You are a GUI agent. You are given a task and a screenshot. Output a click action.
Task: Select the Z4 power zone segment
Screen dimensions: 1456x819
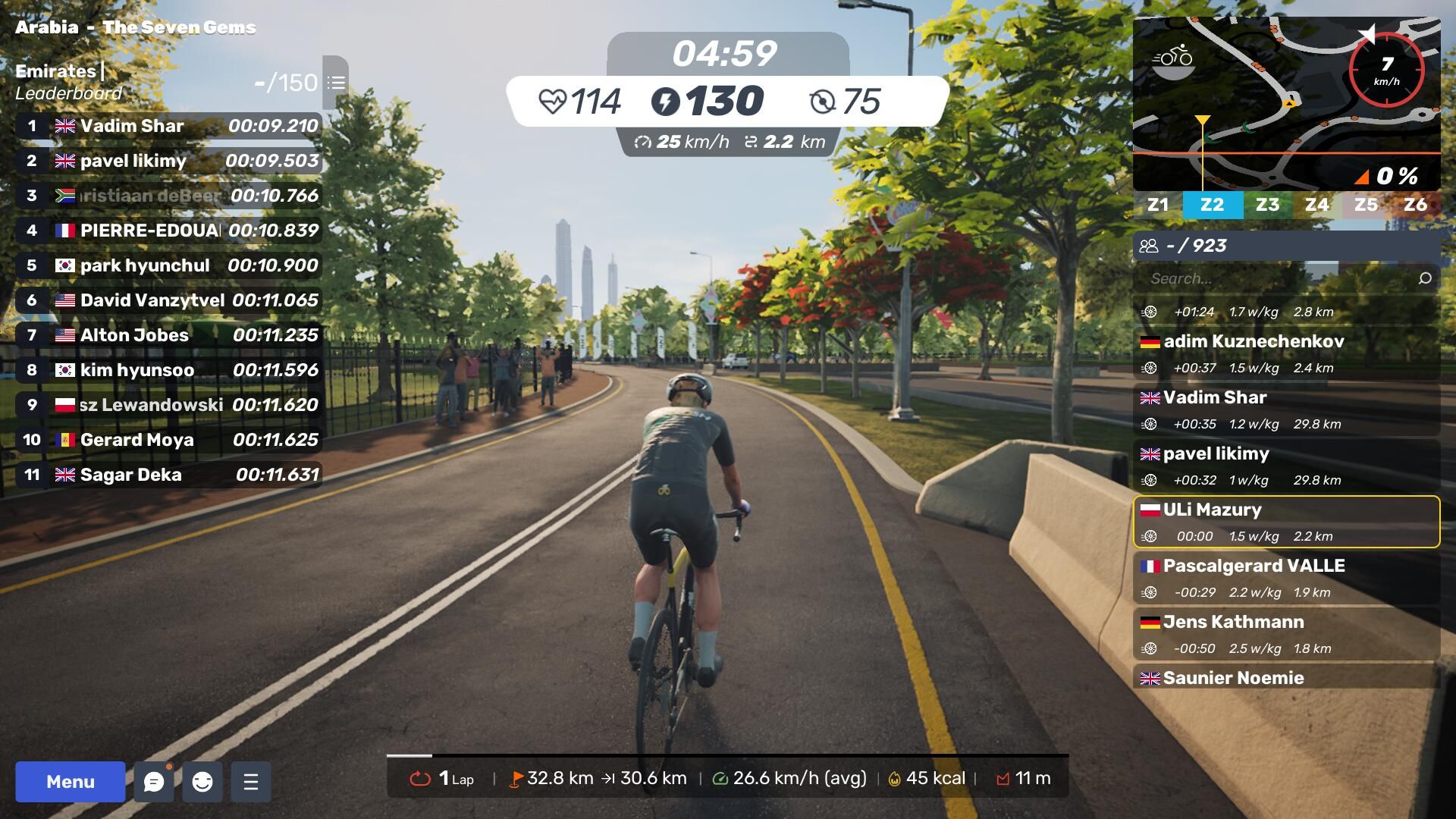click(x=1316, y=205)
